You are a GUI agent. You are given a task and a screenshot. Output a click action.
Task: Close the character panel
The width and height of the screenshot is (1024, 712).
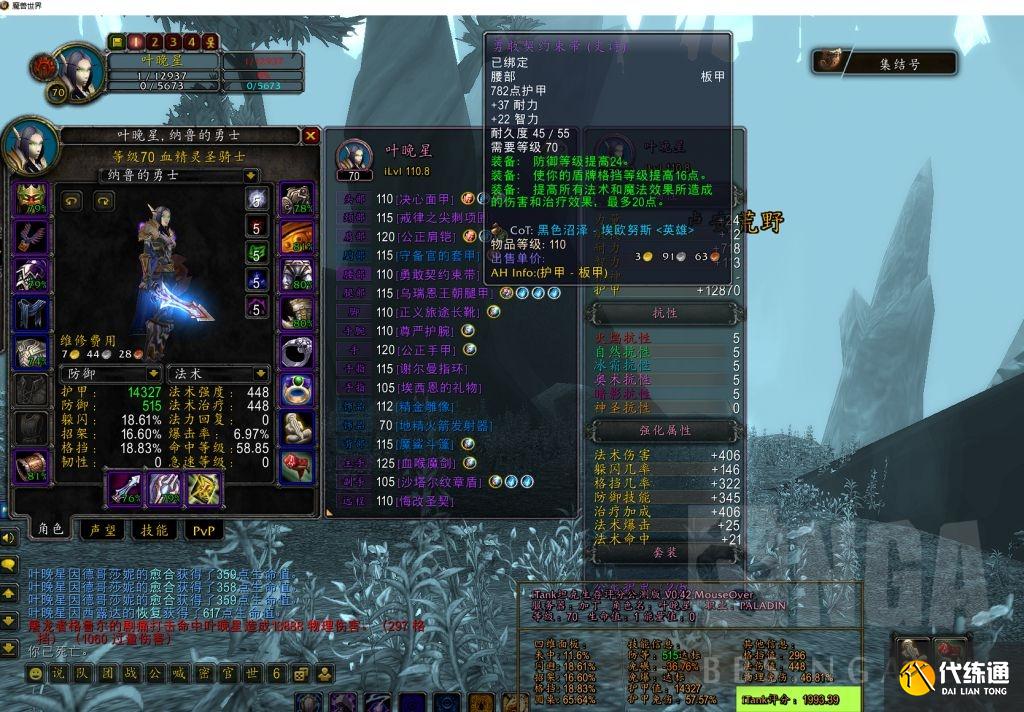(311, 136)
